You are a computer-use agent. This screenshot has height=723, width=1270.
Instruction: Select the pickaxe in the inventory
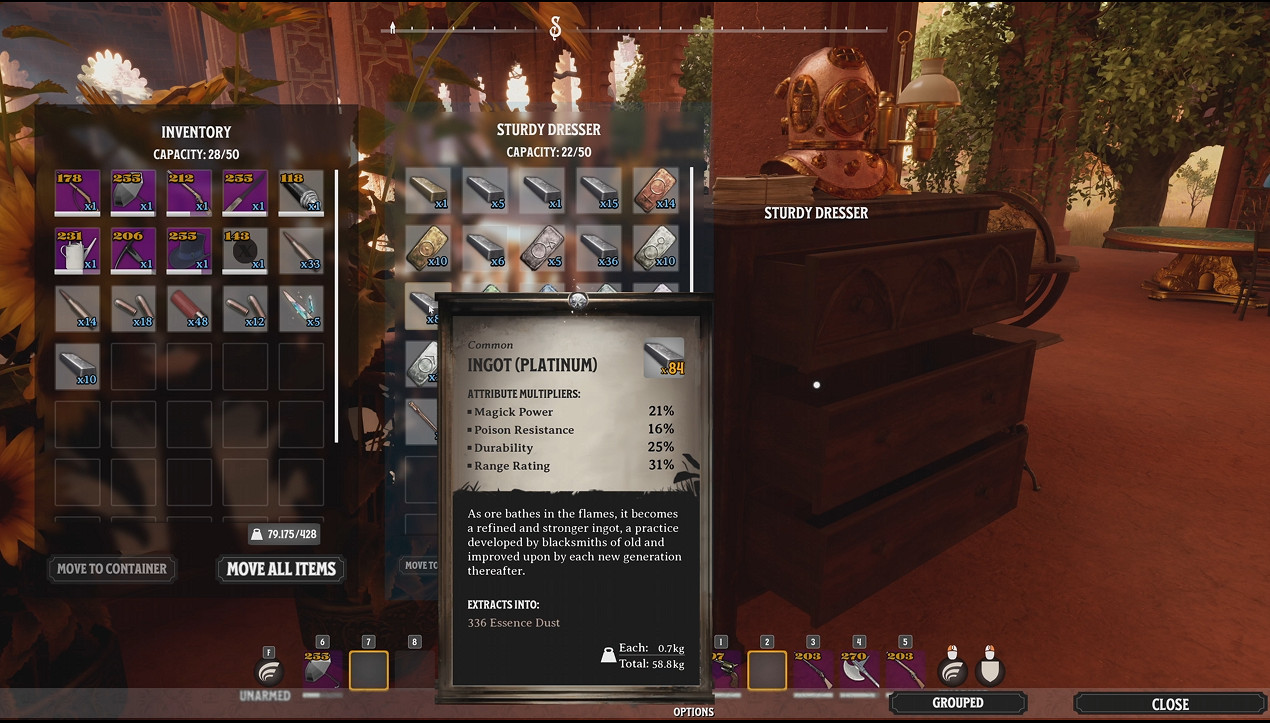134,250
